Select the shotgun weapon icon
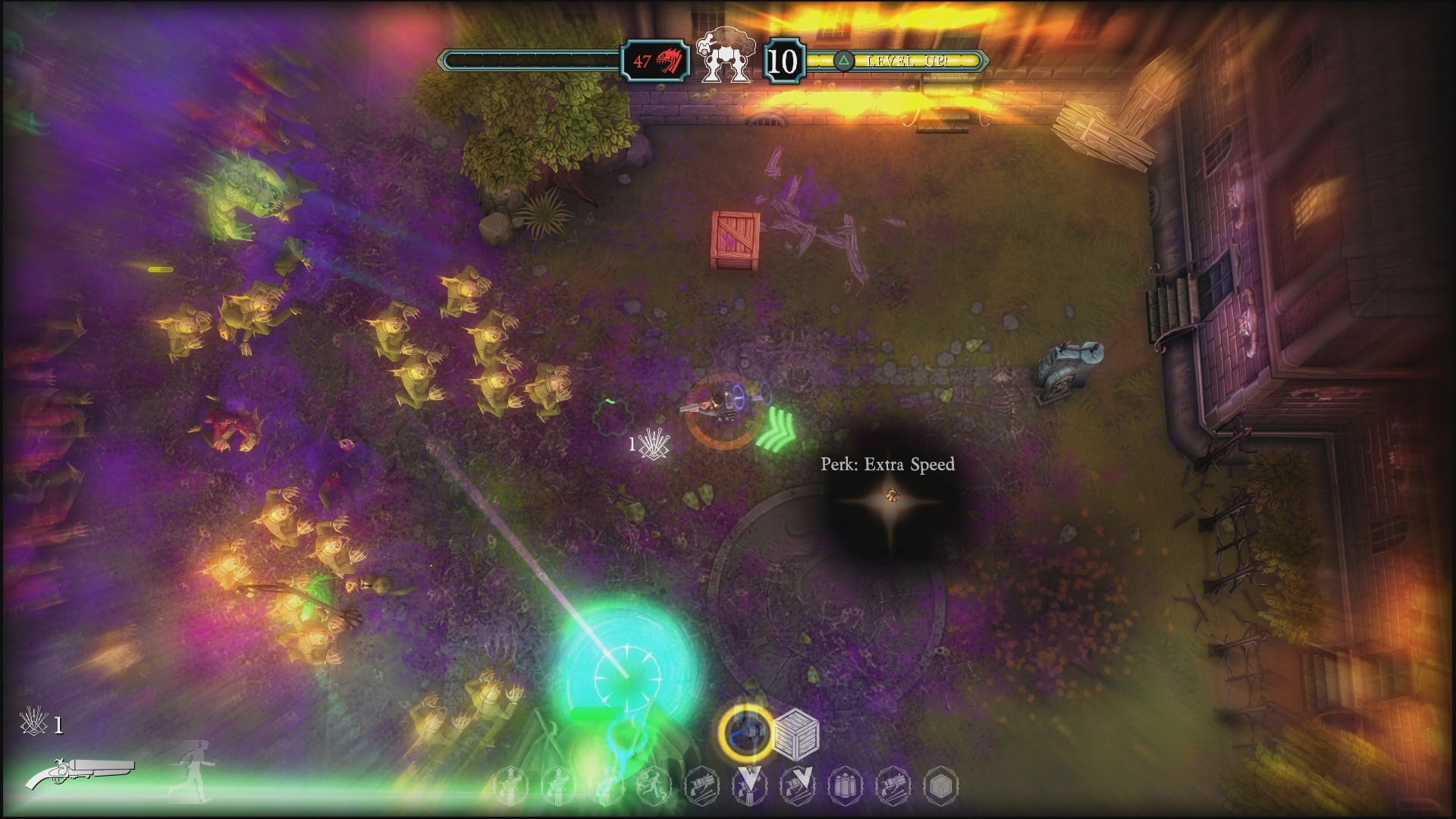The width and height of the screenshot is (1456, 819). pyautogui.click(x=80, y=773)
